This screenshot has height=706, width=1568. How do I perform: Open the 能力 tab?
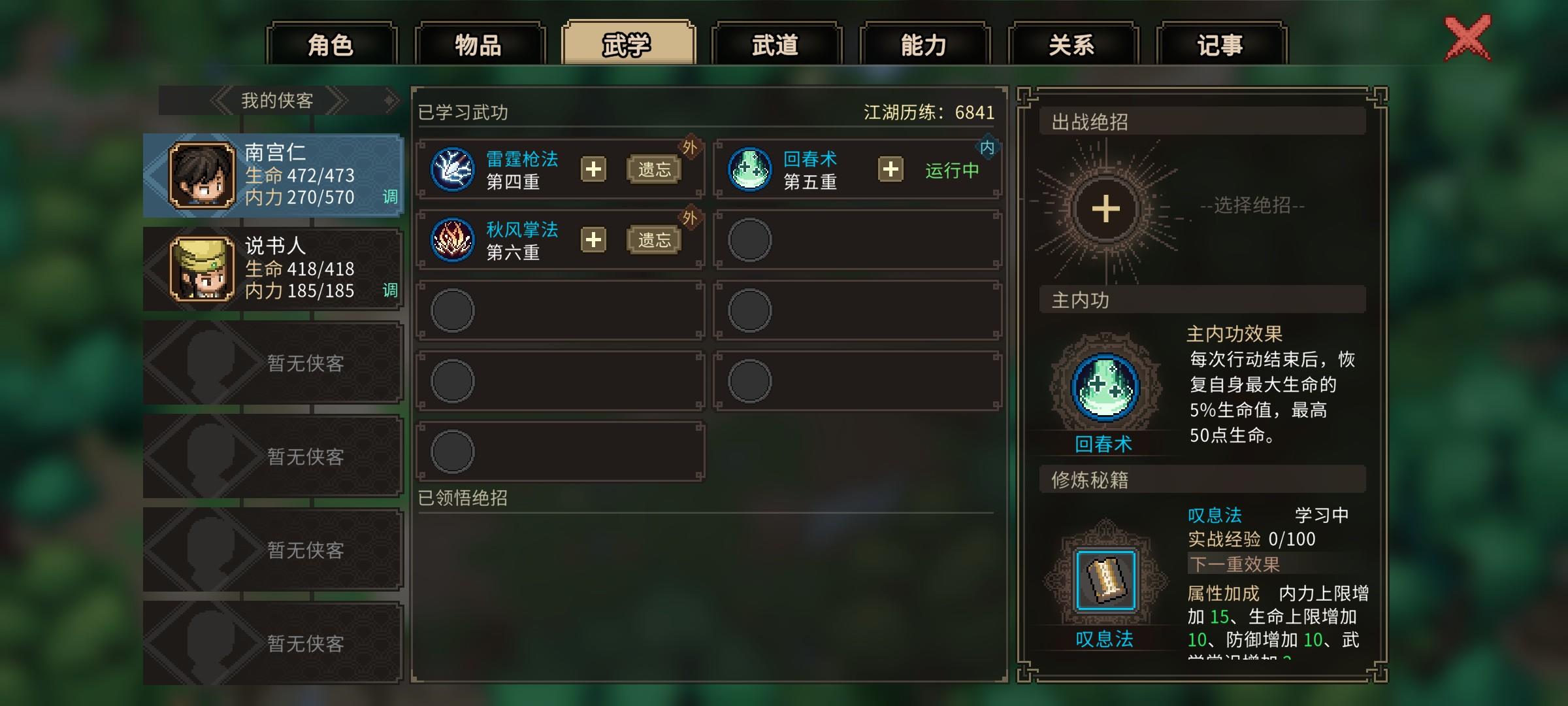click(923, 44)
